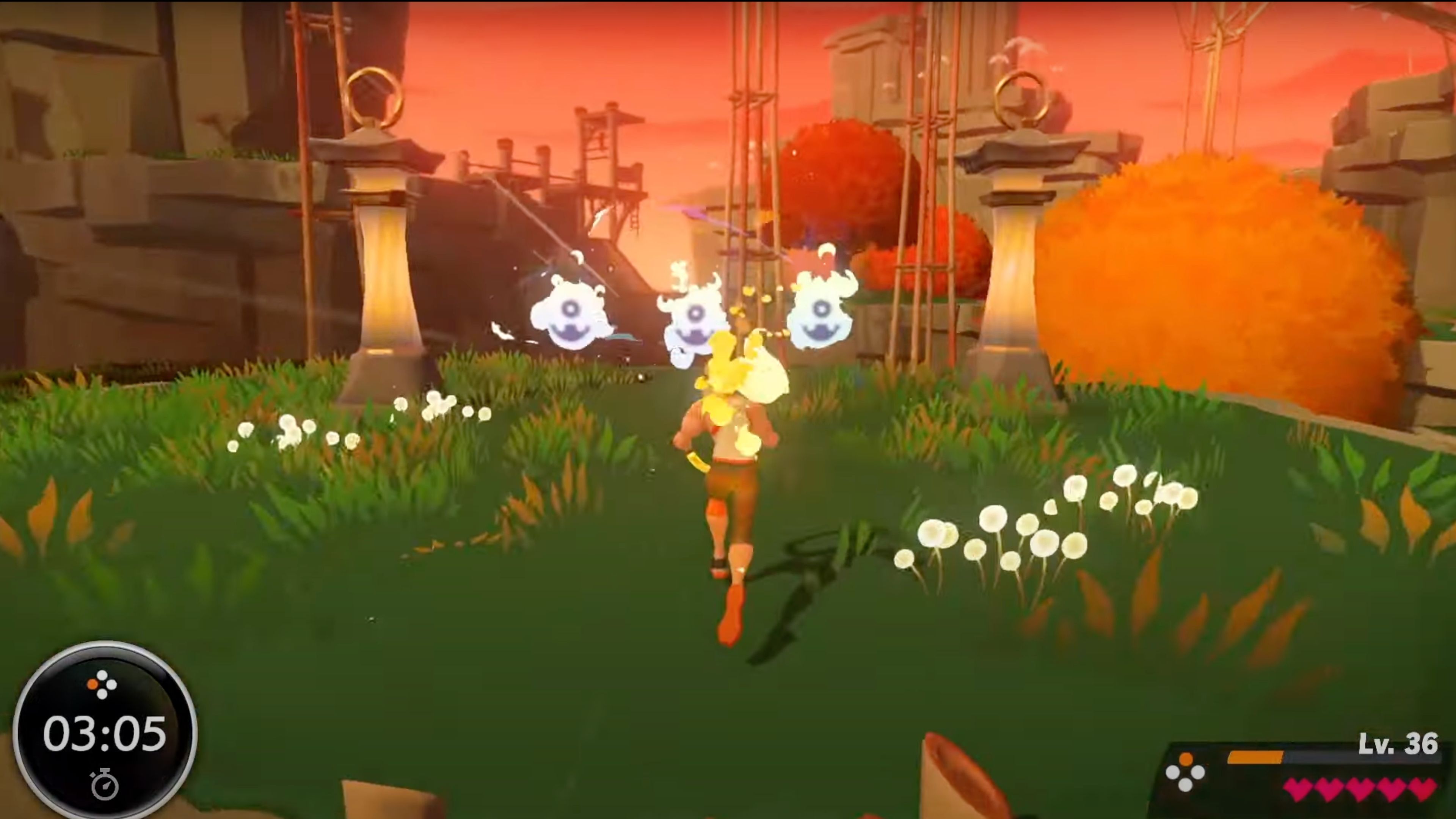Select the orange button in the timer's button cluster
Viewport: 1456px width, 819px height.
[x=93, y=684]
